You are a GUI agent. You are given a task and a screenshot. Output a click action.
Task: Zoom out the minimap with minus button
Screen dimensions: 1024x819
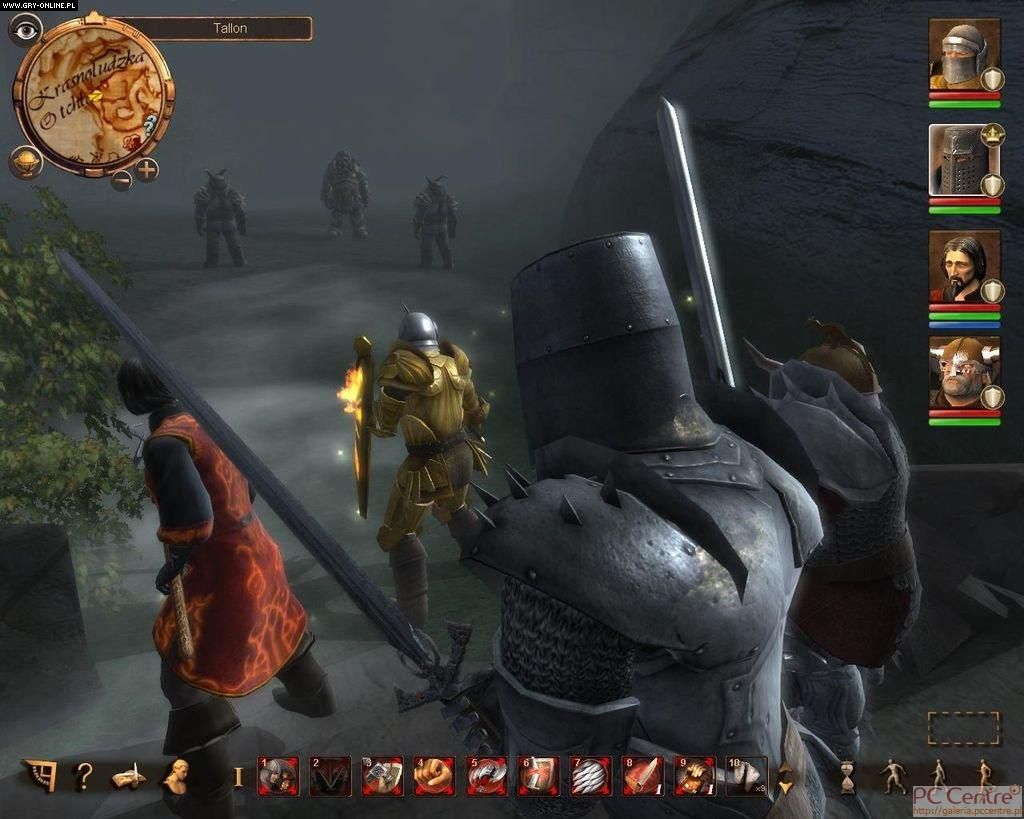(121, 180)
